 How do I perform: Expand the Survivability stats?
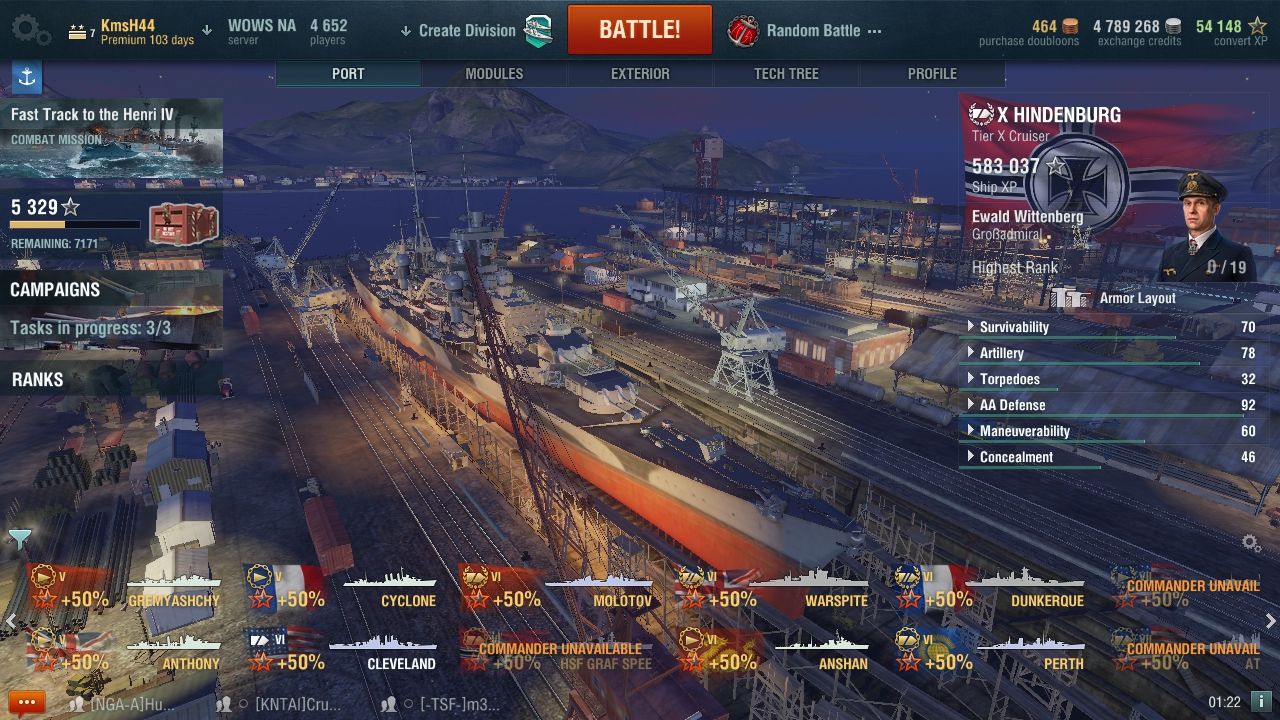coord(1014,327)
